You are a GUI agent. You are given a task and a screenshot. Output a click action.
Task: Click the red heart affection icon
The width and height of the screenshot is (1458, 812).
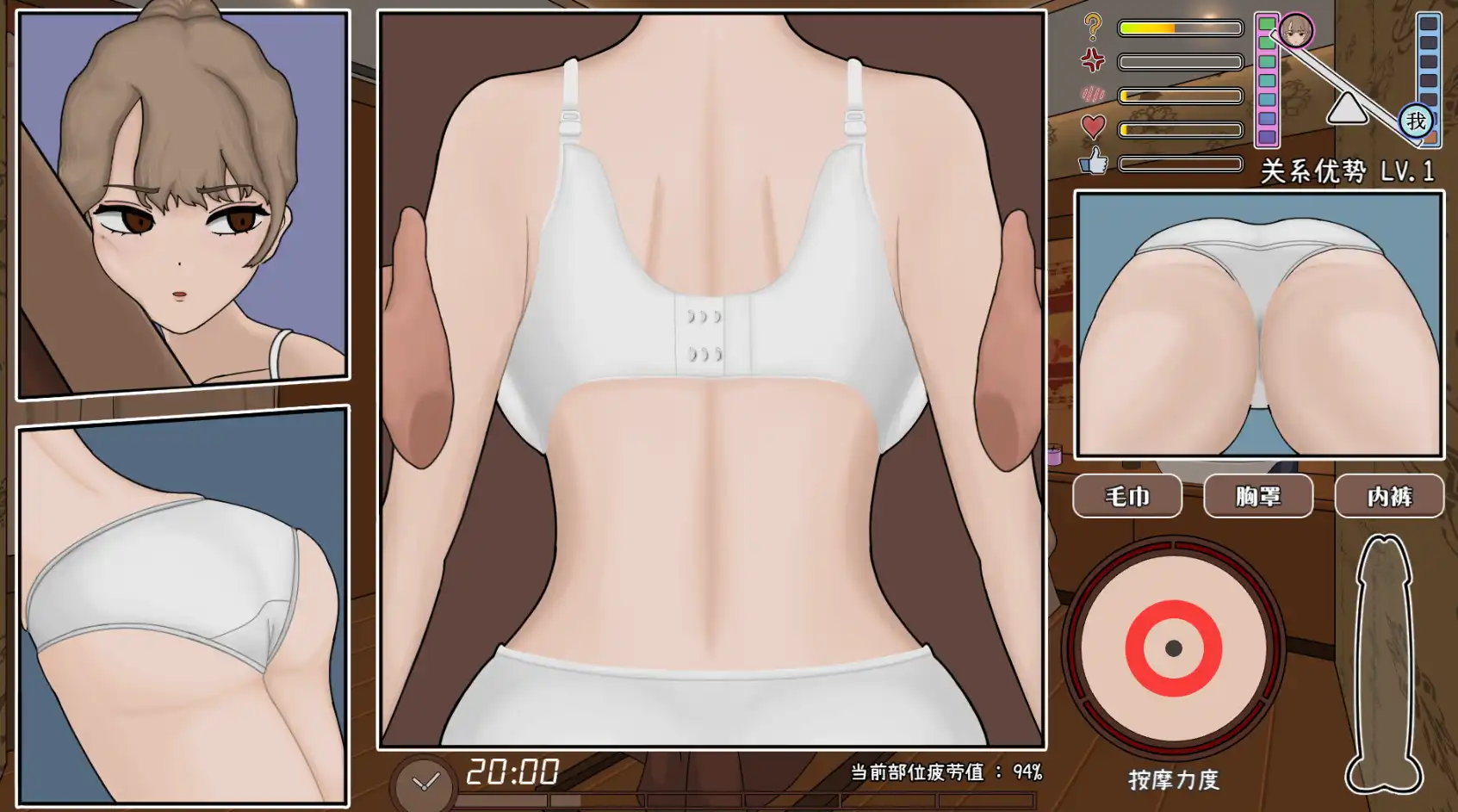click(x=1092, y=126)
